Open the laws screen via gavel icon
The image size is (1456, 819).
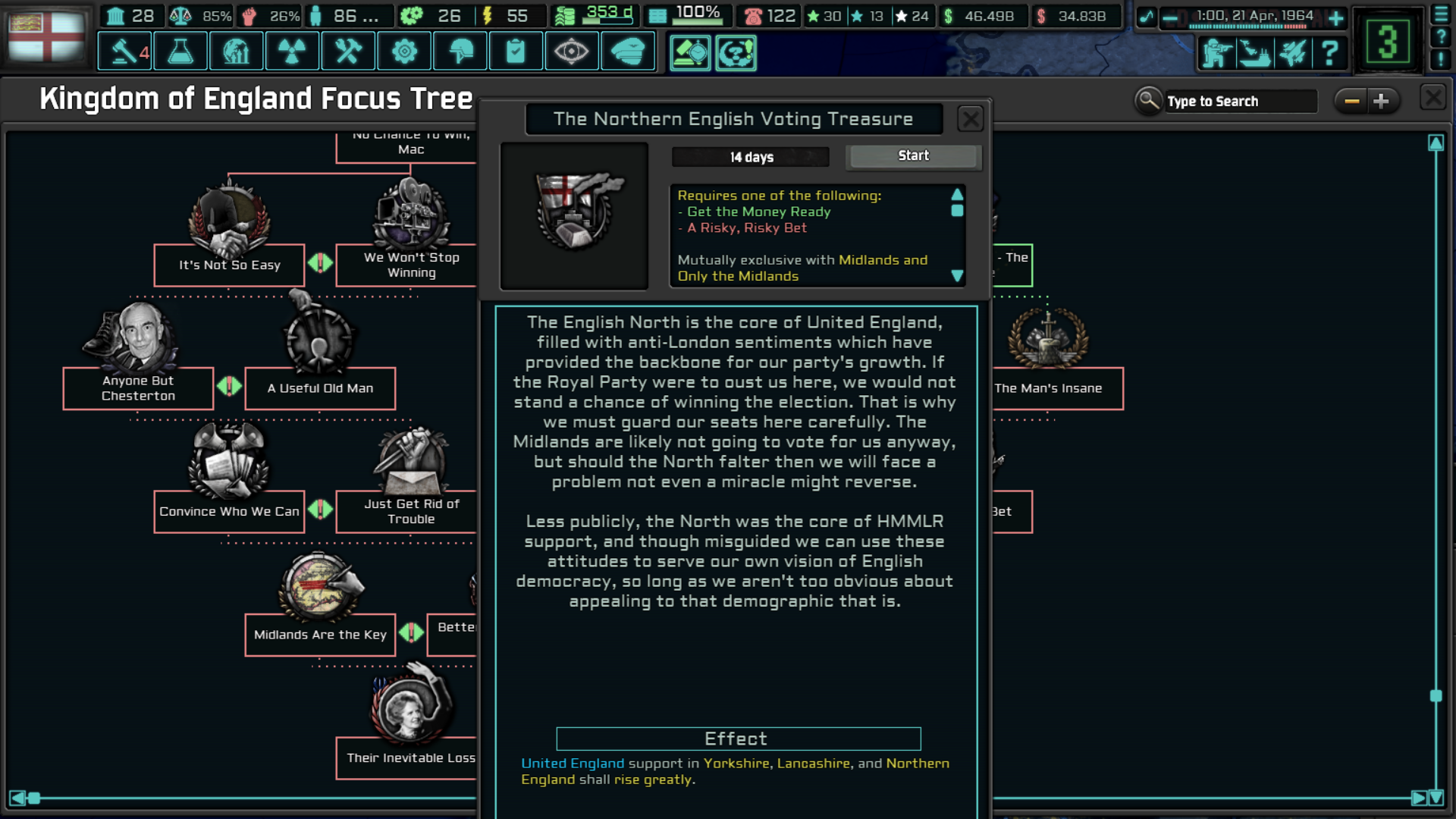coord(124,51)
